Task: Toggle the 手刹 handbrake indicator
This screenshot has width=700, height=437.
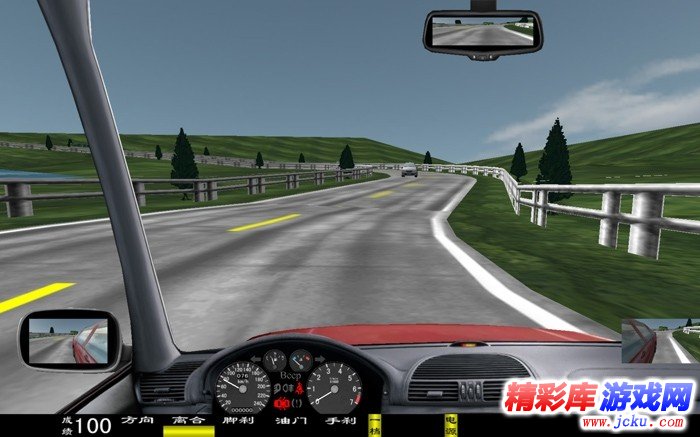Action: (342, 422)
